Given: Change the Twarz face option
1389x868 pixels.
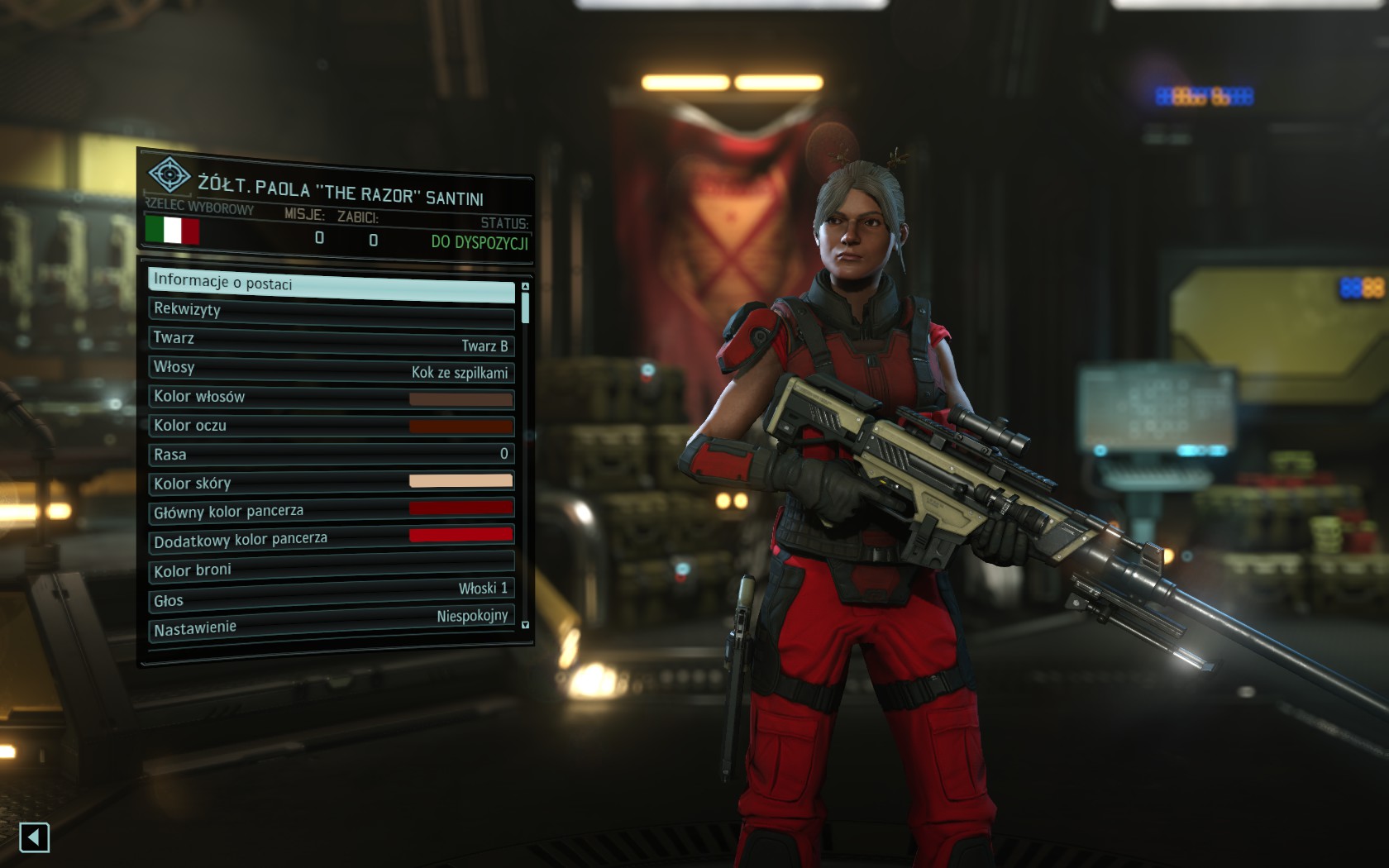Looking at the screenshot, I should click(x=331, y=341).
